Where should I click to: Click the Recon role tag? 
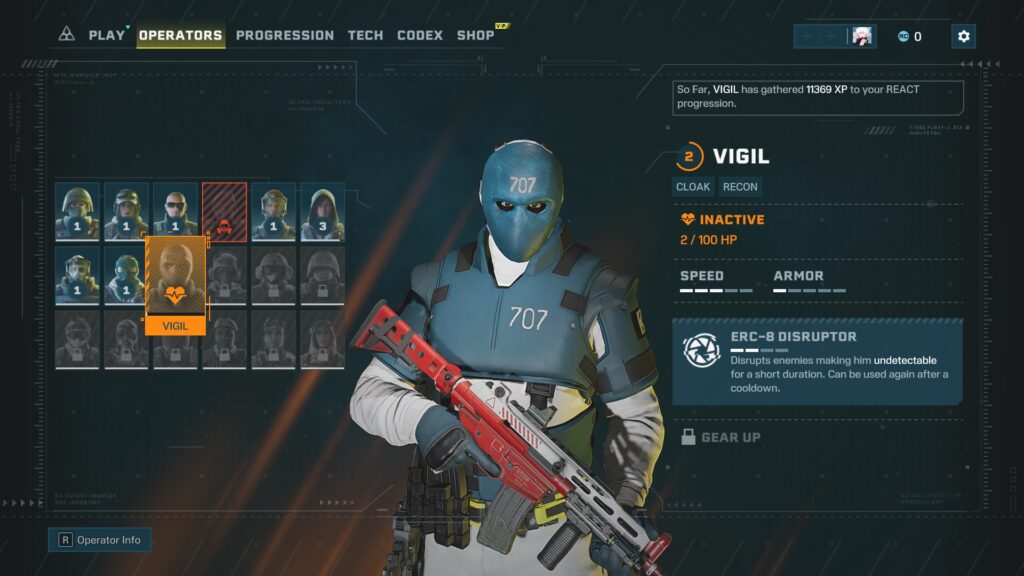pos(740,187)
